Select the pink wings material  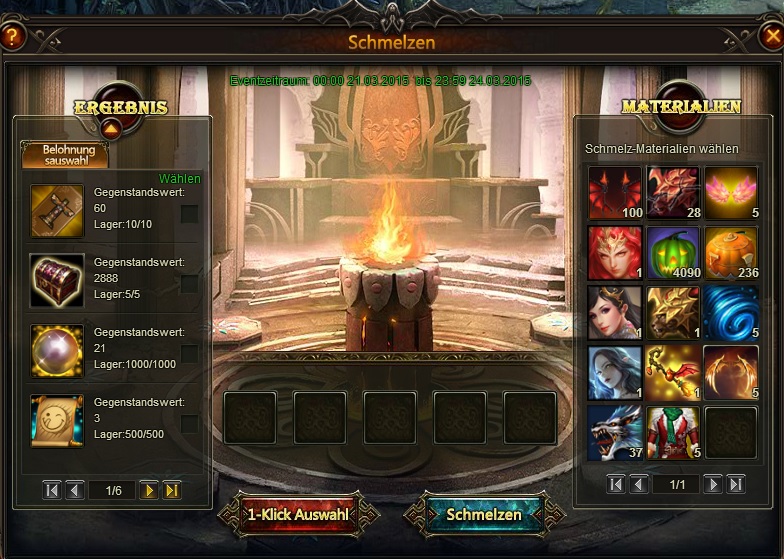[731, 192]
